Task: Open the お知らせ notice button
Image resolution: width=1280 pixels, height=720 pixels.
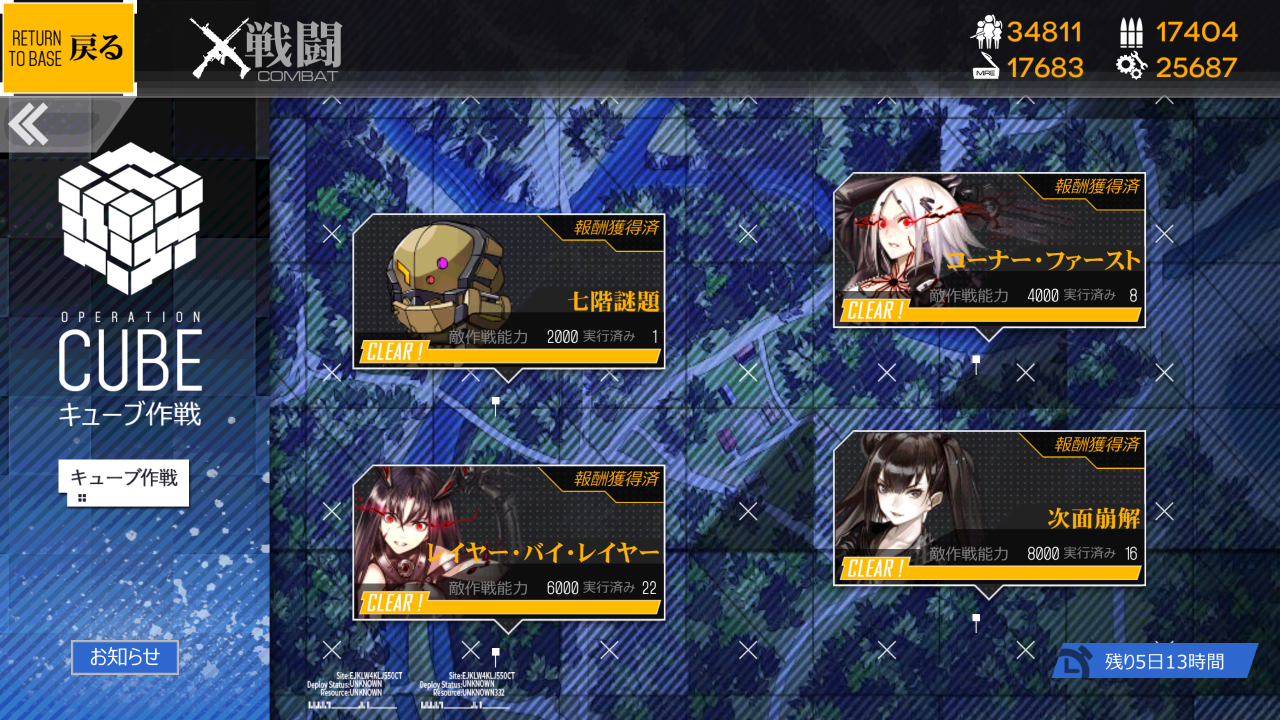Action: [x=125, y=657]
